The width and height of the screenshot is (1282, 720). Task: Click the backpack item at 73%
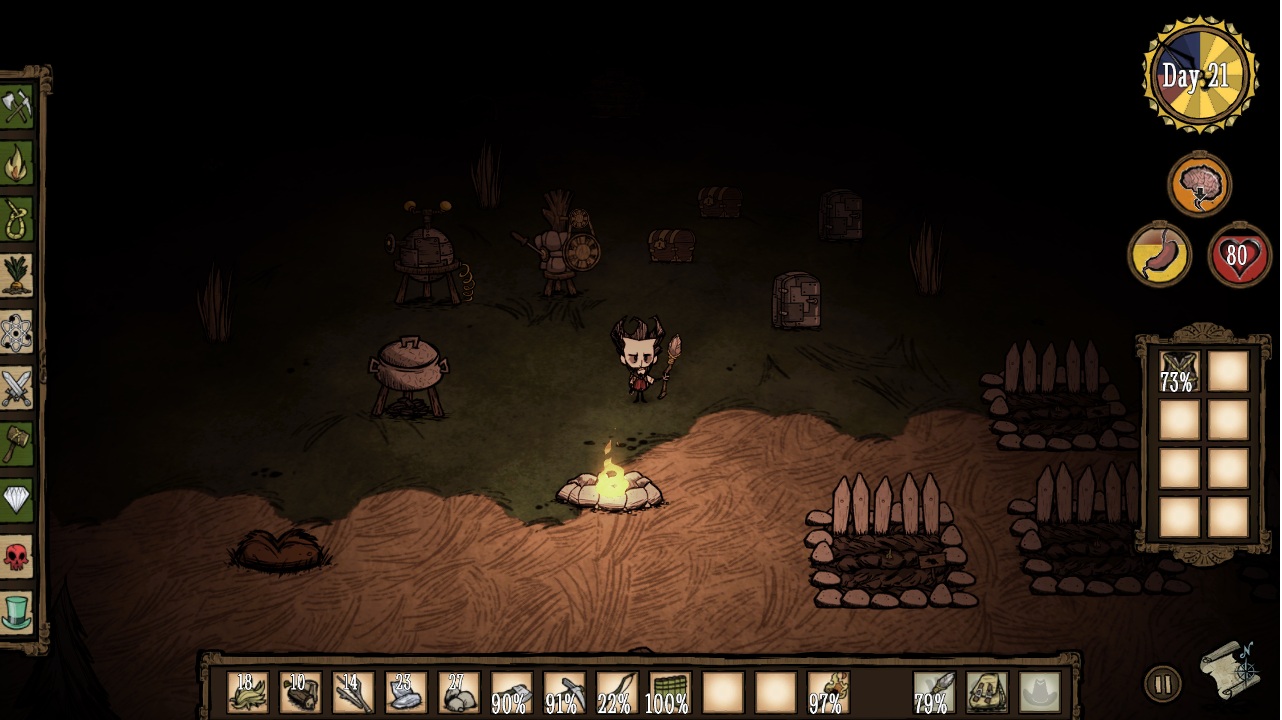pyautogui.click(x=1178, y=372)
